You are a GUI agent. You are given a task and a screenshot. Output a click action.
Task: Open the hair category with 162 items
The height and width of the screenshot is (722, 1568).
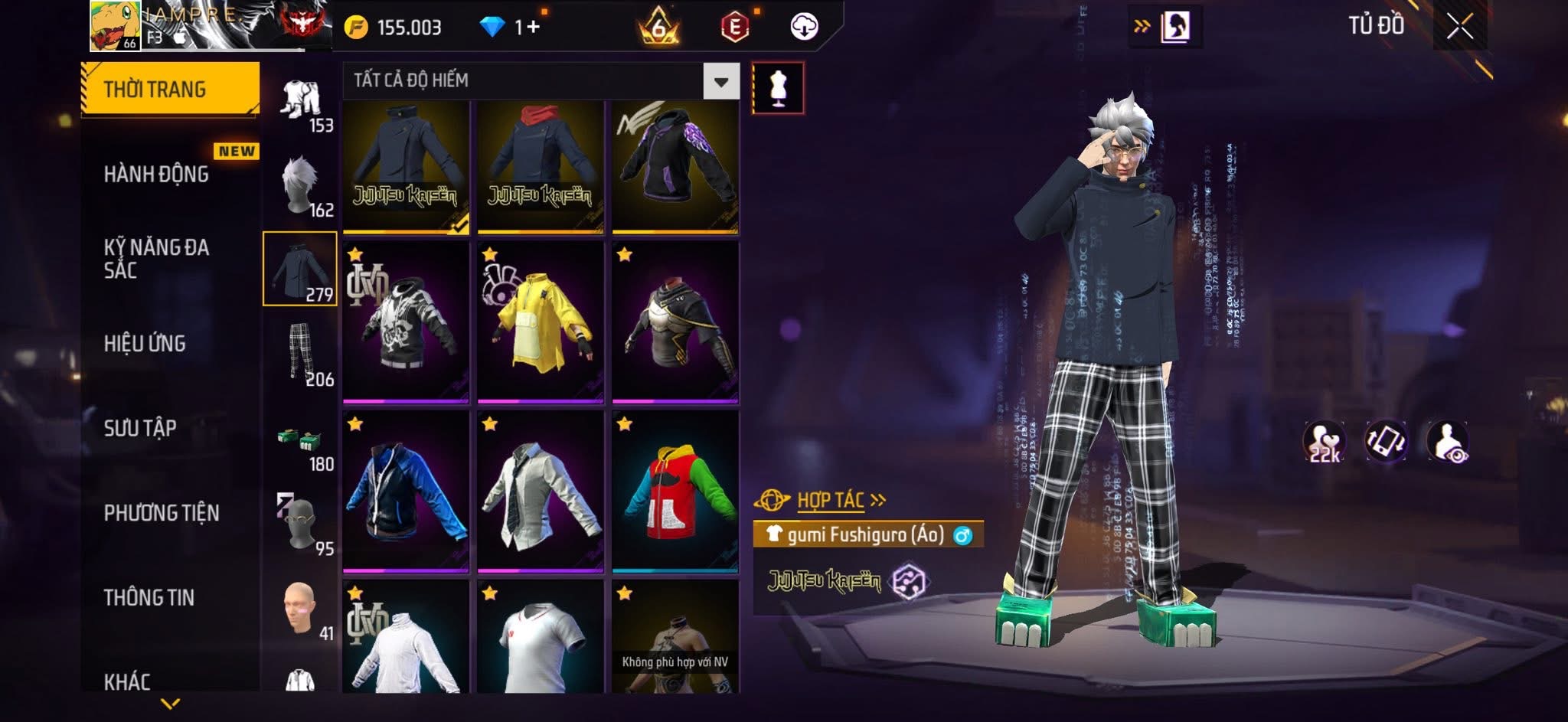click(301, 185)
